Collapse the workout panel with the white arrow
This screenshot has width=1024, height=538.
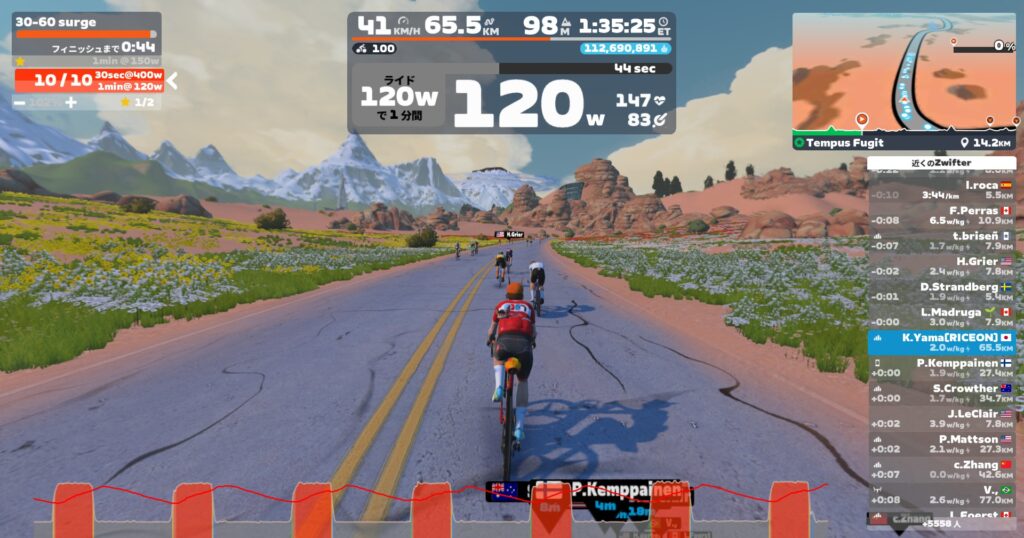point(172,80)
